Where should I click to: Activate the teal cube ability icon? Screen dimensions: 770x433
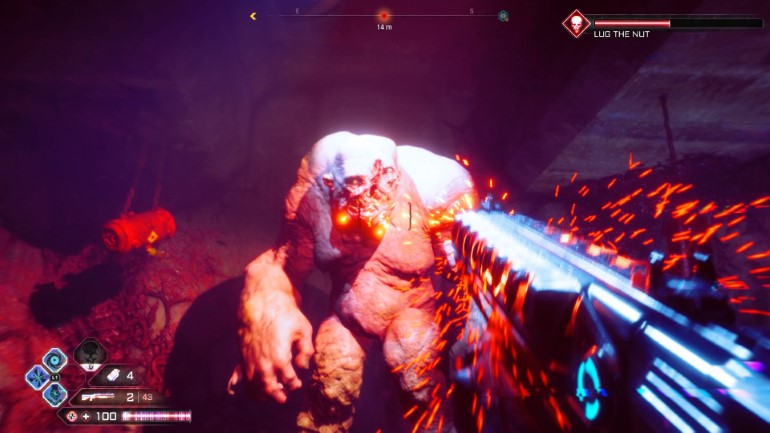tap(55, 394)
